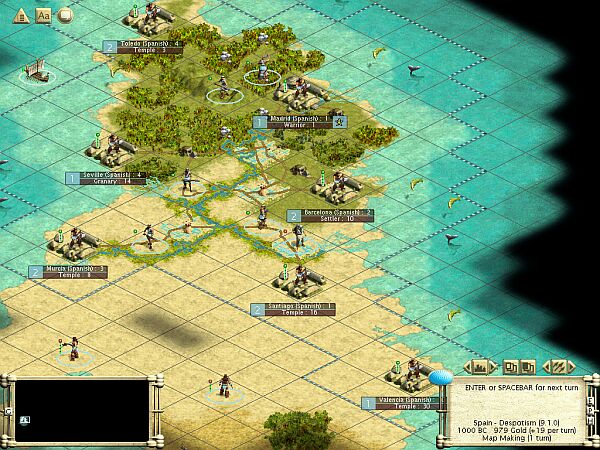
Task: Click the small toggle on minimap's left edge
Action: (x=8, y=410)
